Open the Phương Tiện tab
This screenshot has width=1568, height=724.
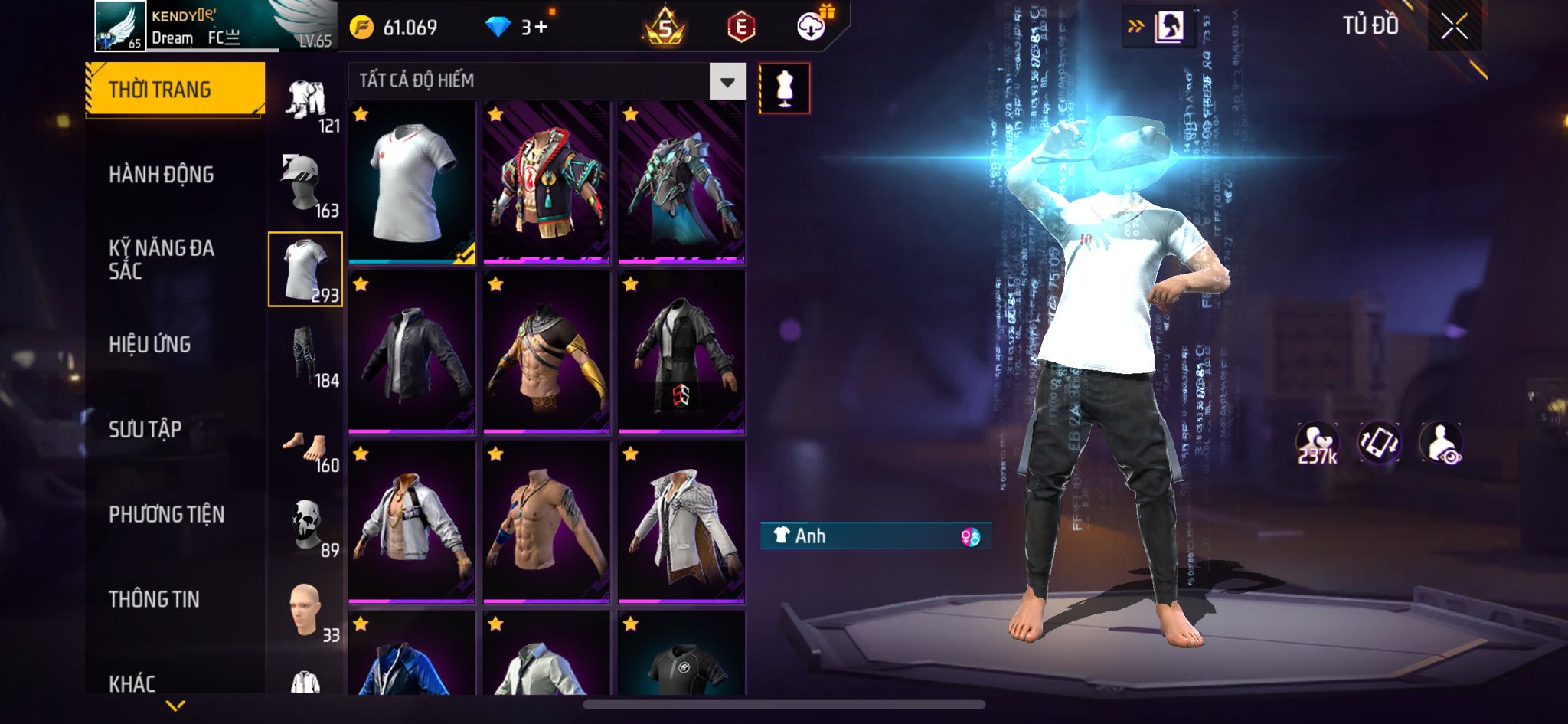(x=167, y=514)
